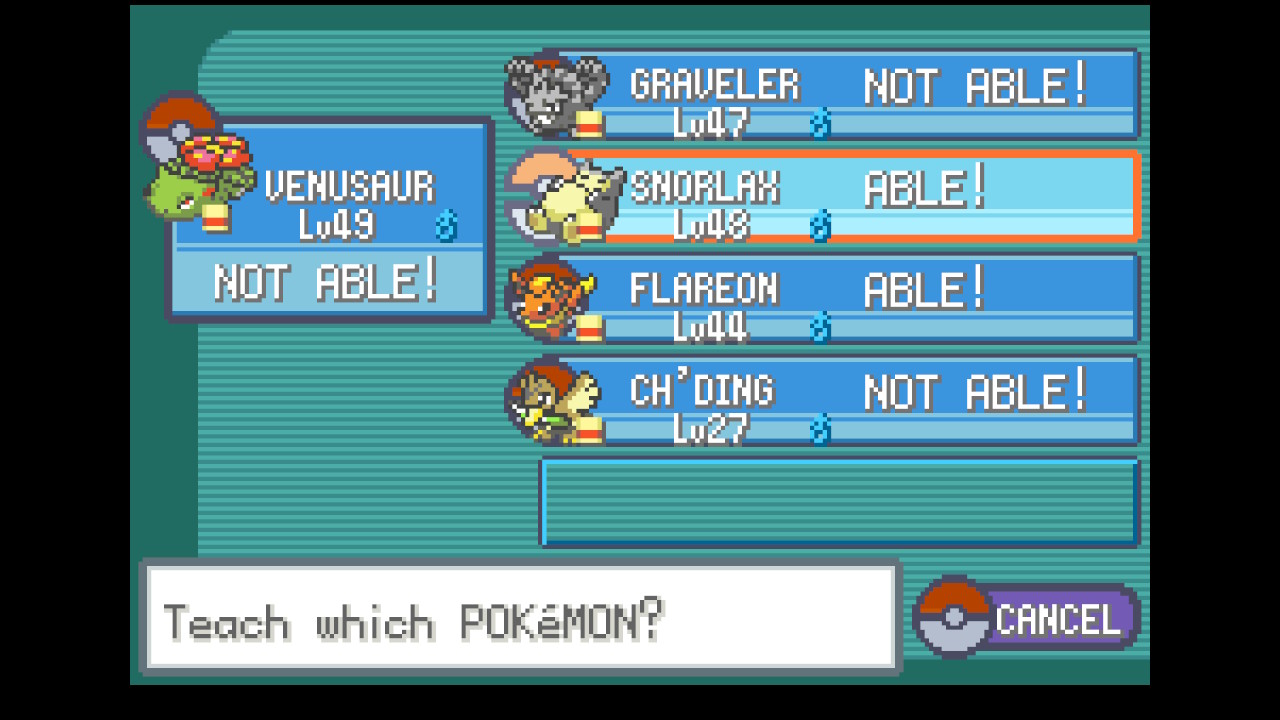Pick Flareon to learn the move
Screen dimensions: 1280x720
(840, 299)
